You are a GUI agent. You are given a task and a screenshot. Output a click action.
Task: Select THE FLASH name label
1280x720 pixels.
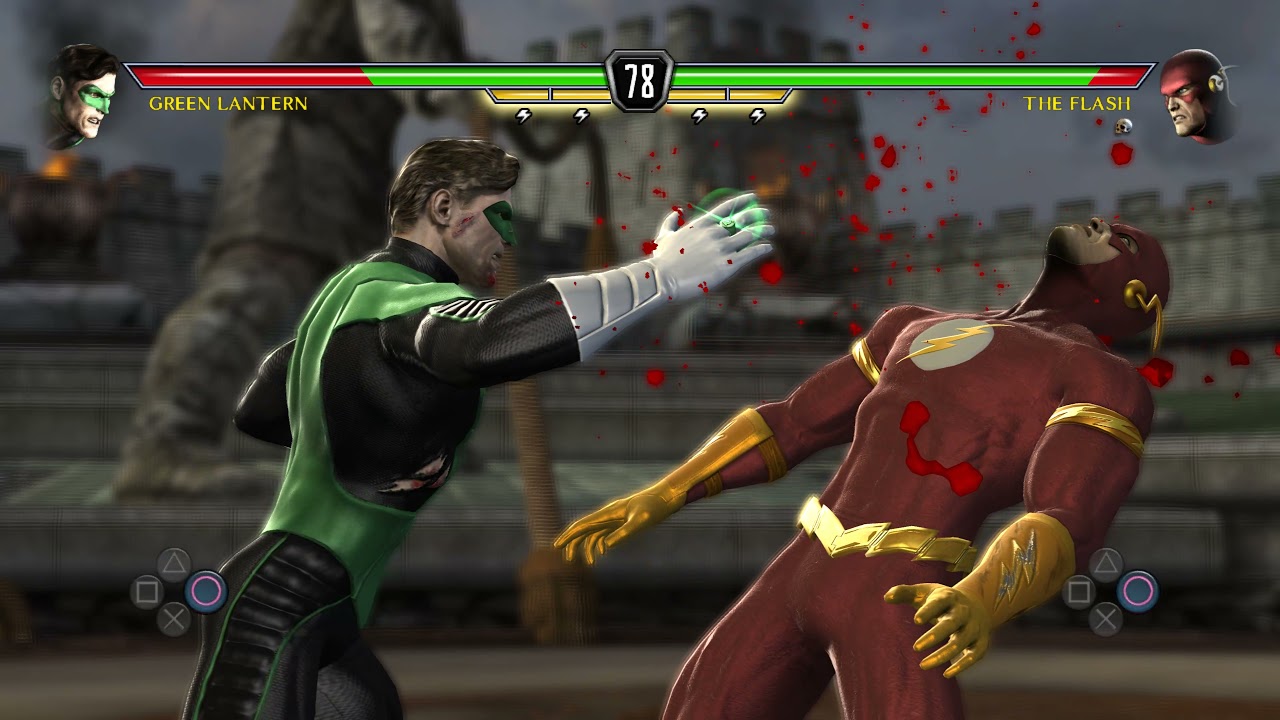coord(1078,102)
